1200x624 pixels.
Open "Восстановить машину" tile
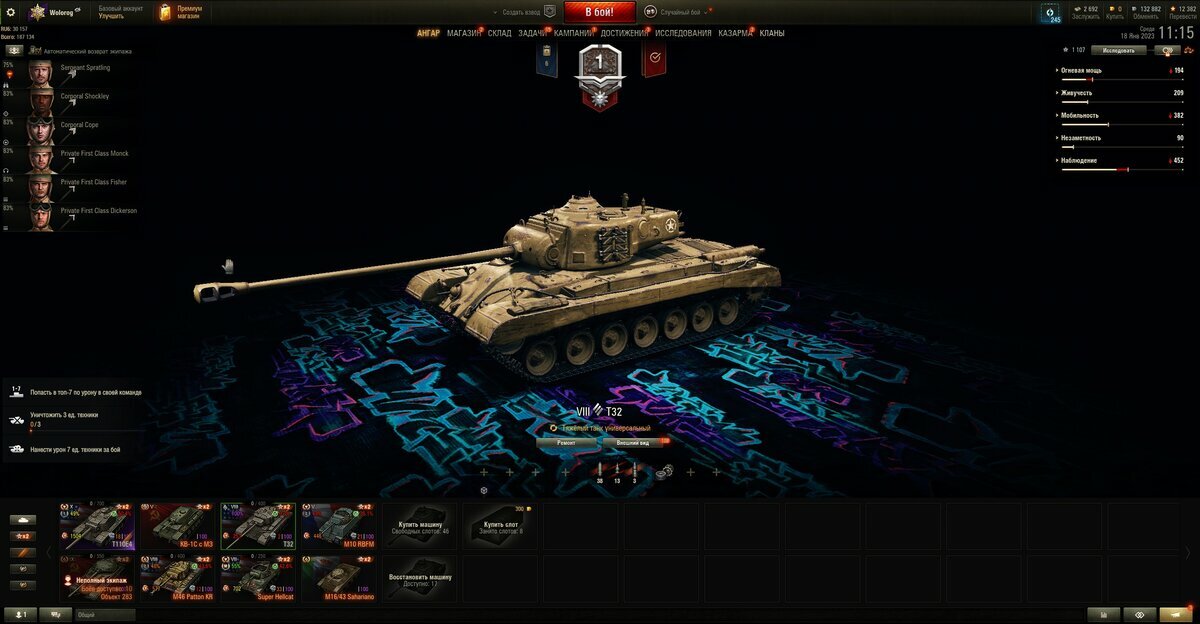(419, 578)
